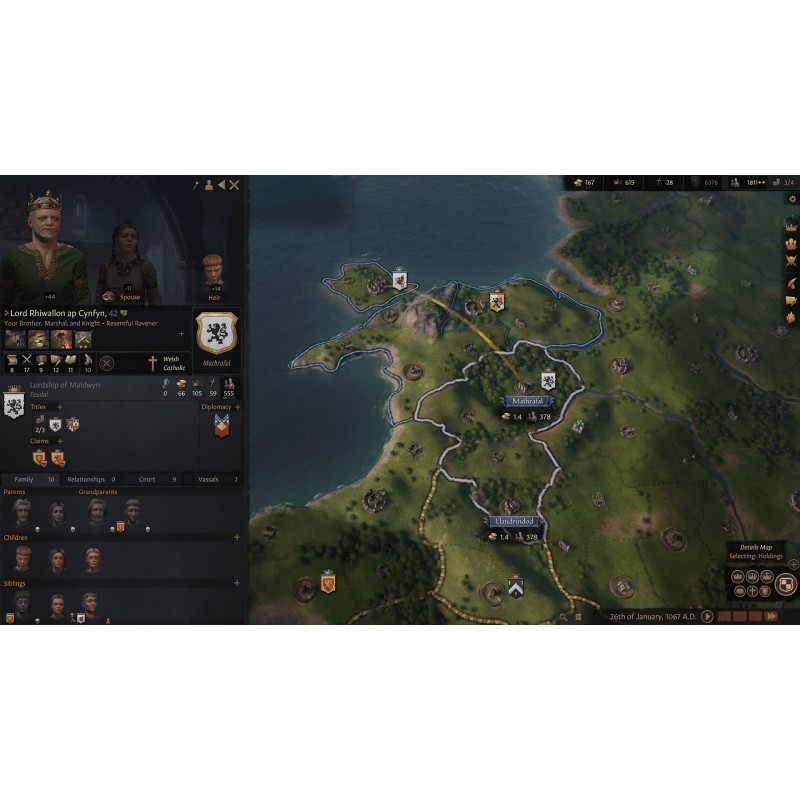This screenshot has height=800, width=800.
Task: Click the Mathrafal label on the map
Action: click(x=526, y=401)
